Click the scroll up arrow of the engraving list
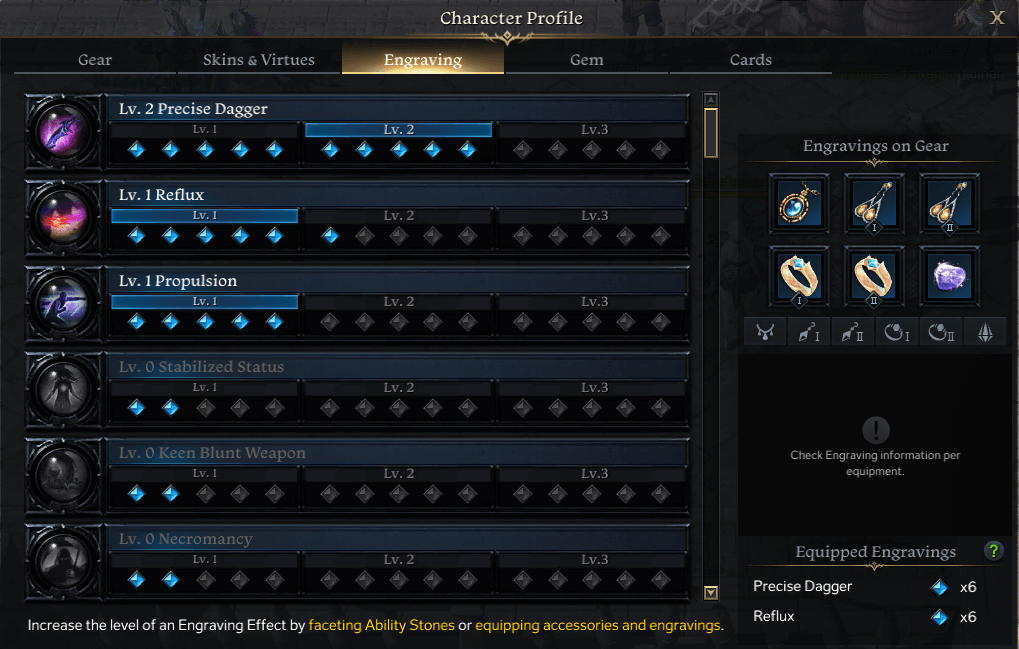This screenshot has height=649, width=1019. point(711,100)
